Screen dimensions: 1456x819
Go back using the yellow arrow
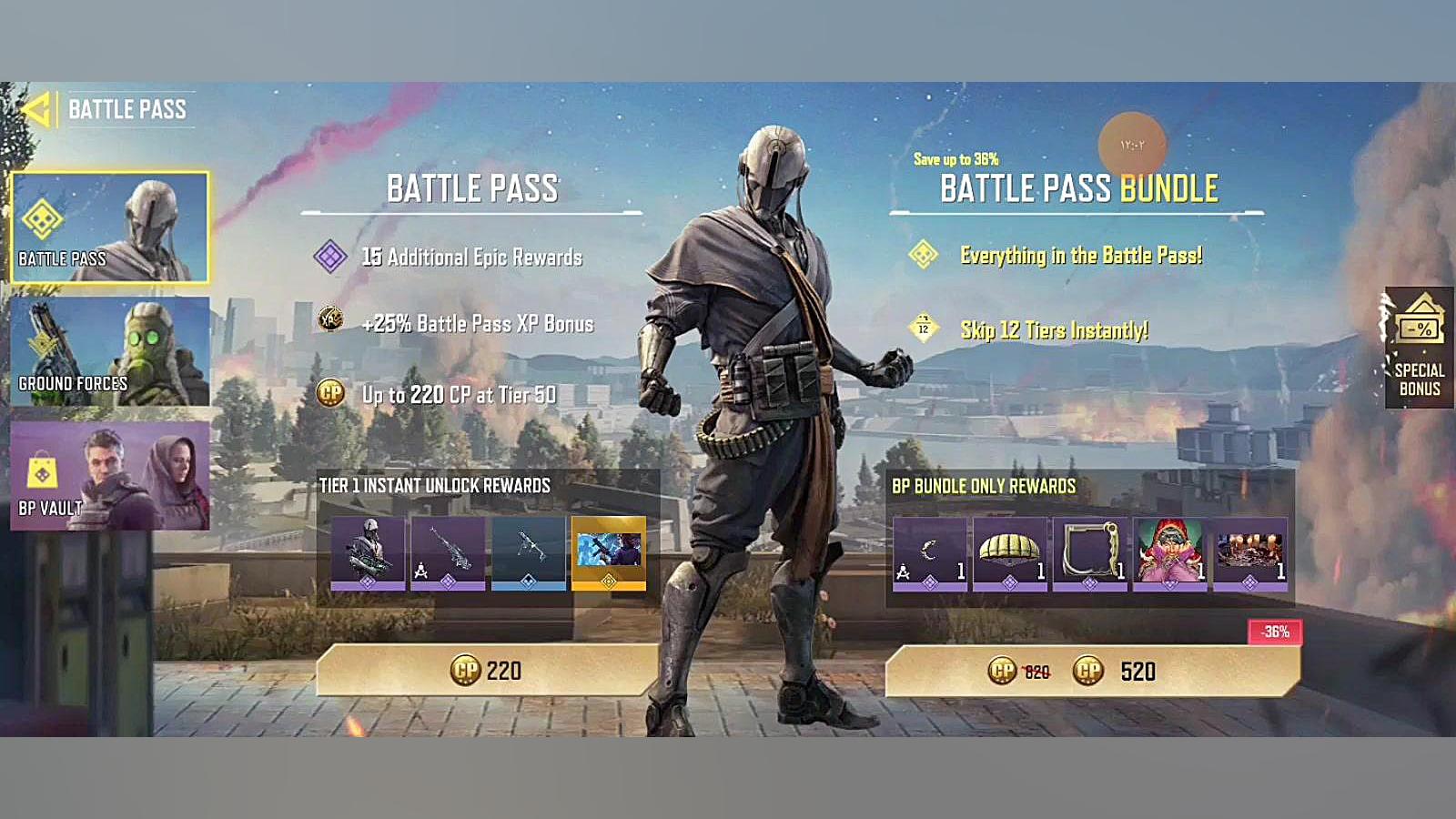pyautogui.click(x=36, y=110)
